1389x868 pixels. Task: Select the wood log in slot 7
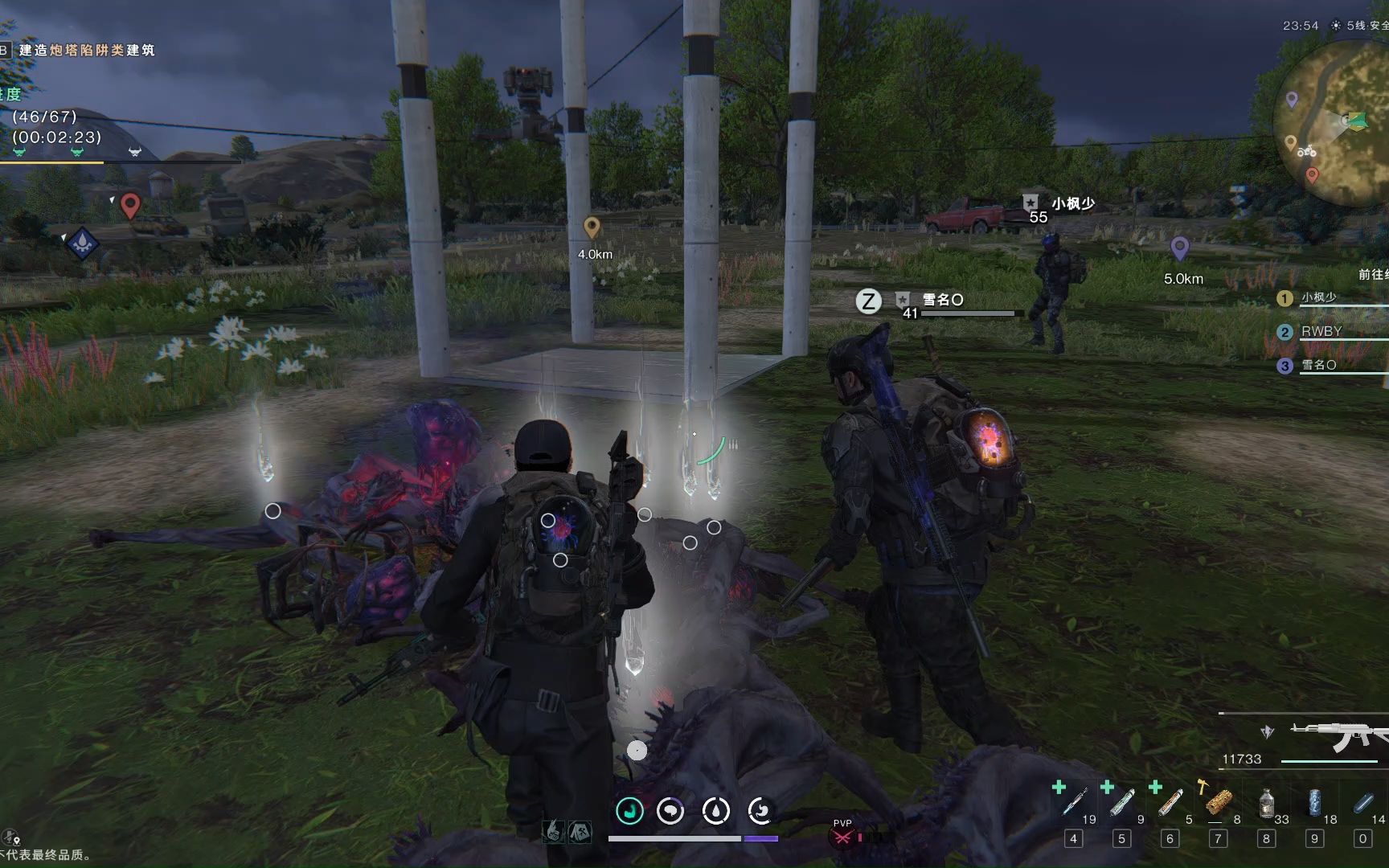click(x=1219, y=802)
